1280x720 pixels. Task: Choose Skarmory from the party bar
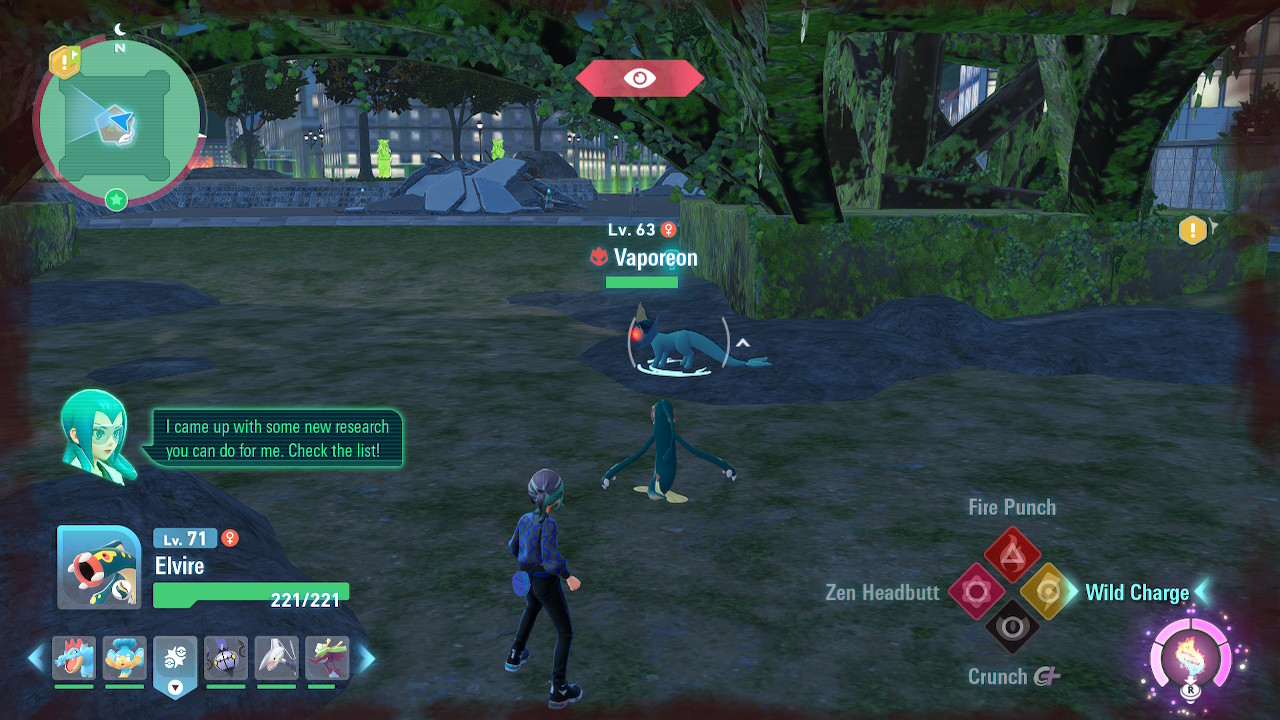[276, 659]
